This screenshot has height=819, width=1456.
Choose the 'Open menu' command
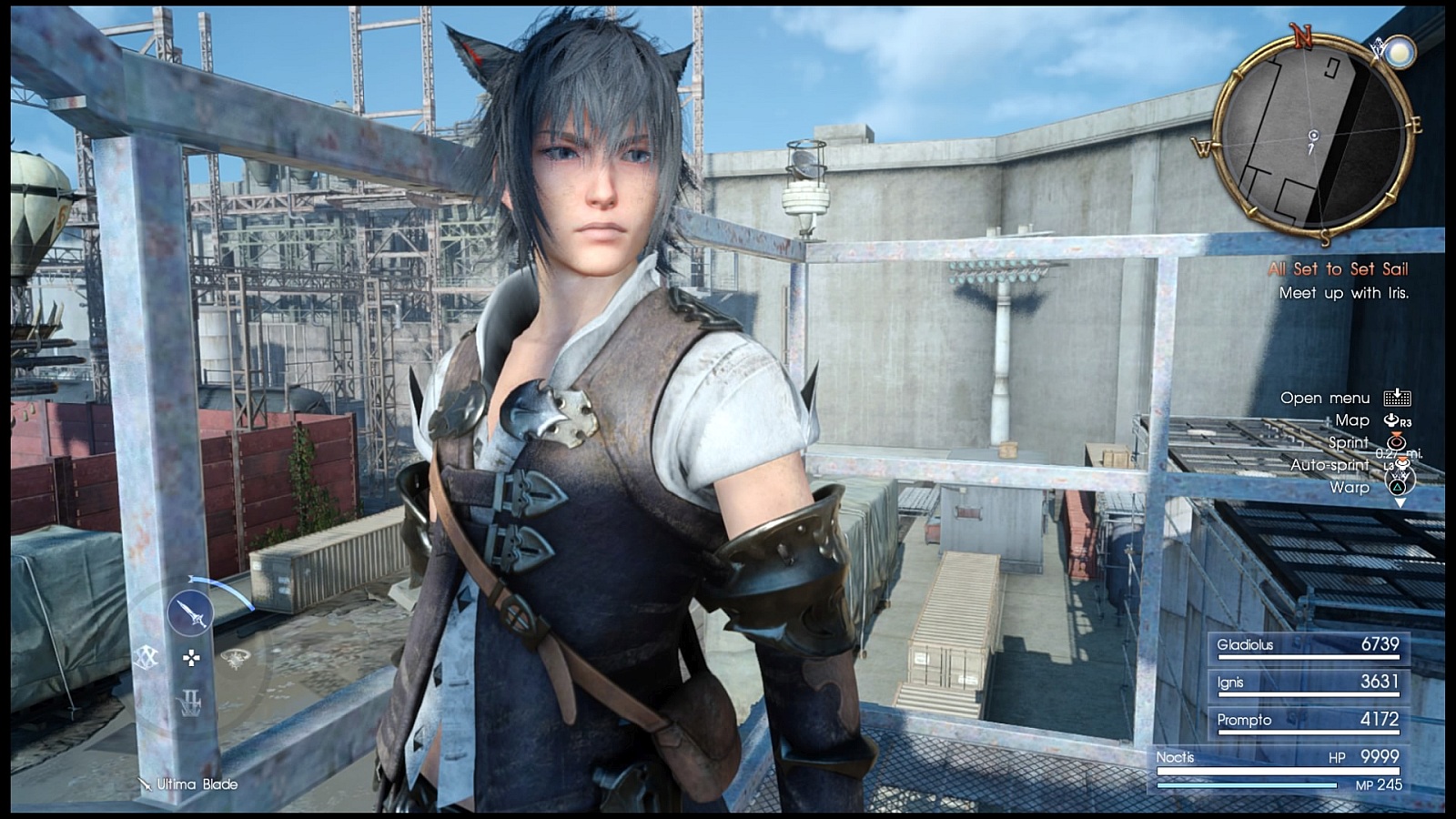click(x=1325, y=398)
